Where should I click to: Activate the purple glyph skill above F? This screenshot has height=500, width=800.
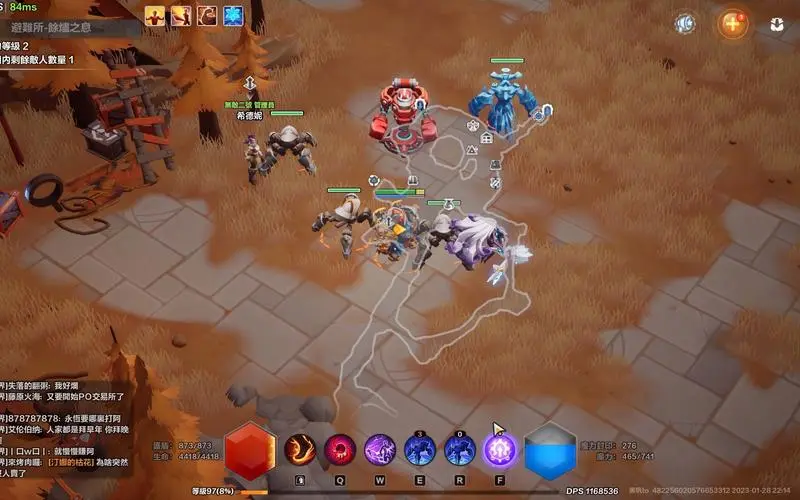[499, 449]
